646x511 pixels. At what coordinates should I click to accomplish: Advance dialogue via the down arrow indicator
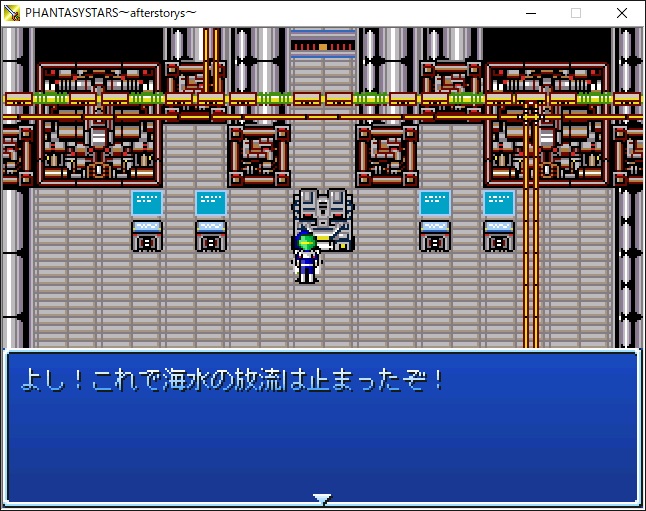point(322,497)
